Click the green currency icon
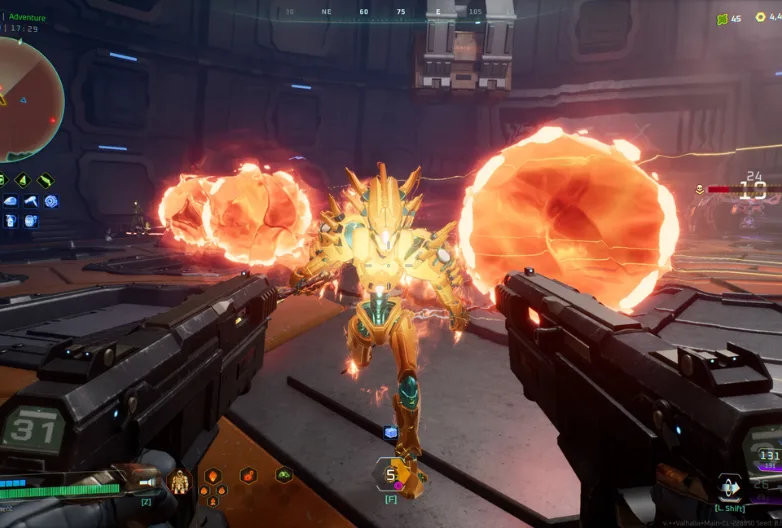 pos(722,18)
